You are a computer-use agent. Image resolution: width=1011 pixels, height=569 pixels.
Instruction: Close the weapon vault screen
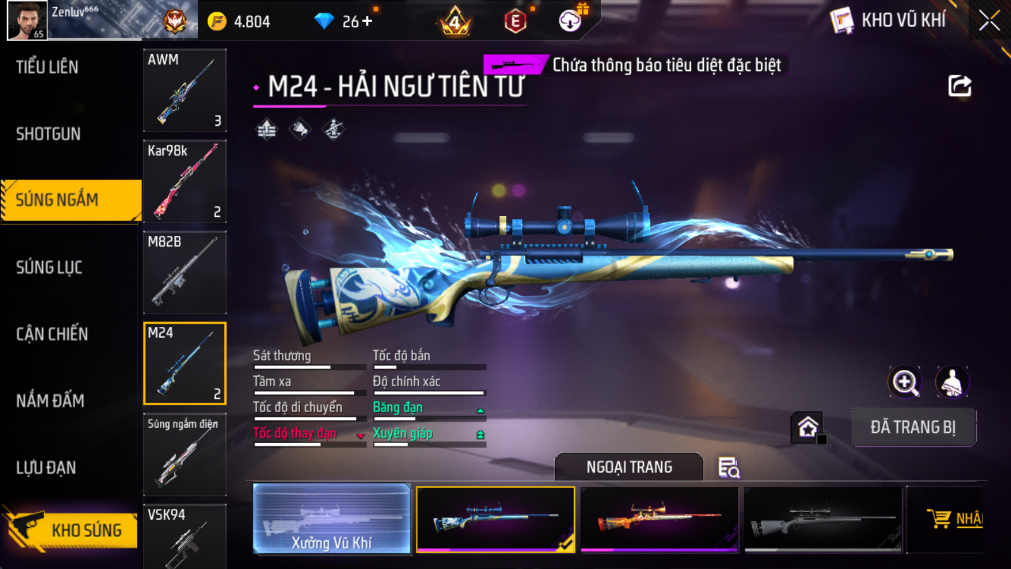pos(989,21)
